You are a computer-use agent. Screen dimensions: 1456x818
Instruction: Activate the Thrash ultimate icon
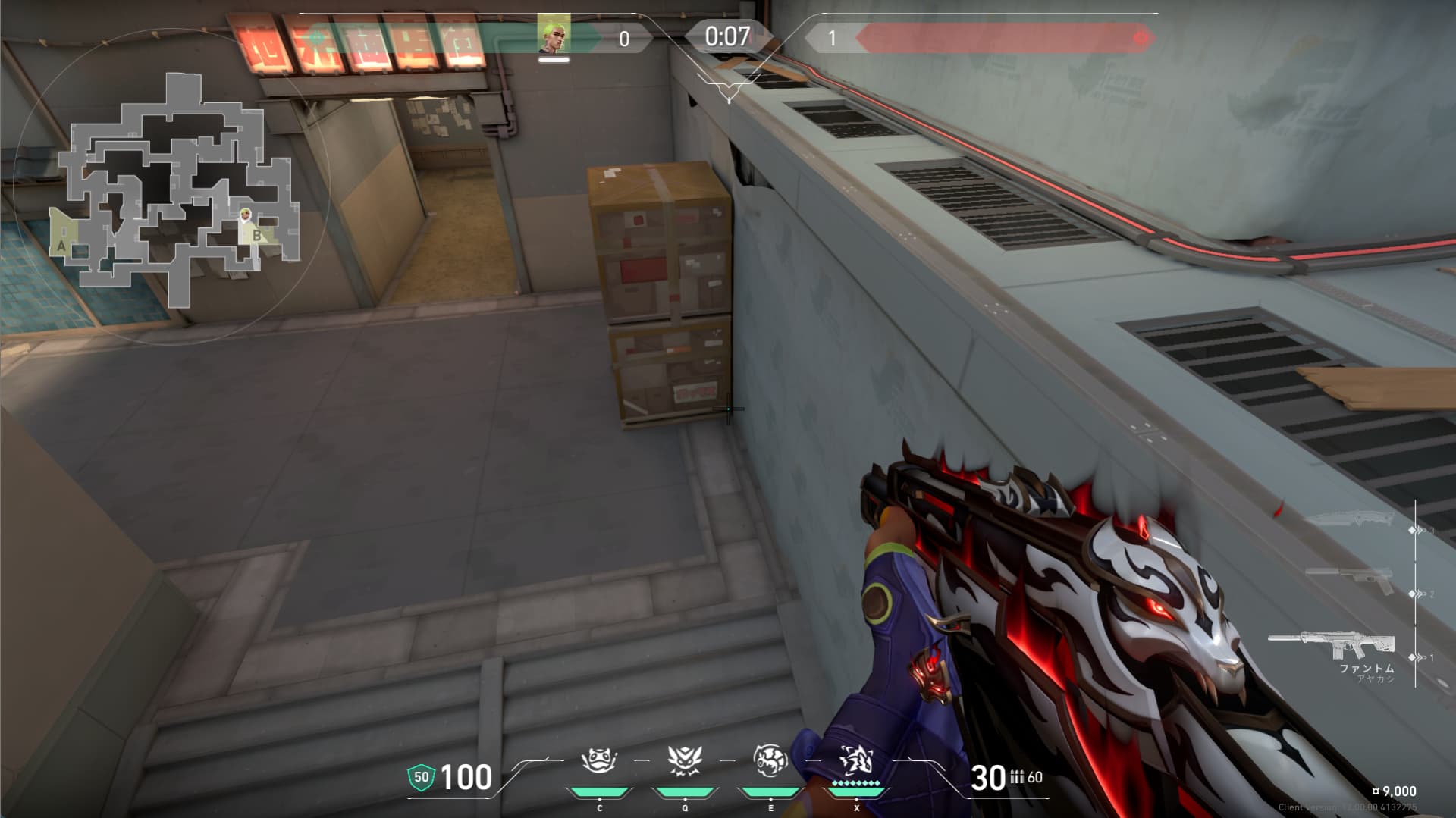point(856,760)
